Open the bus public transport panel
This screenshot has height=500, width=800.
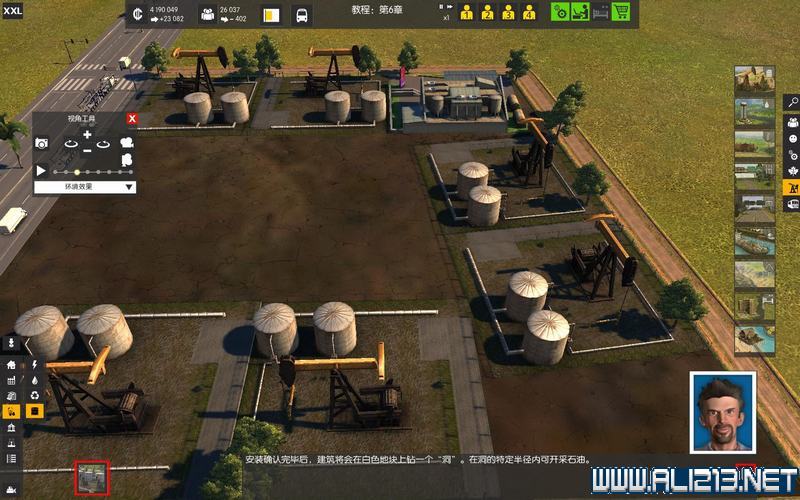pyautogui.click(x=301, y=15)
